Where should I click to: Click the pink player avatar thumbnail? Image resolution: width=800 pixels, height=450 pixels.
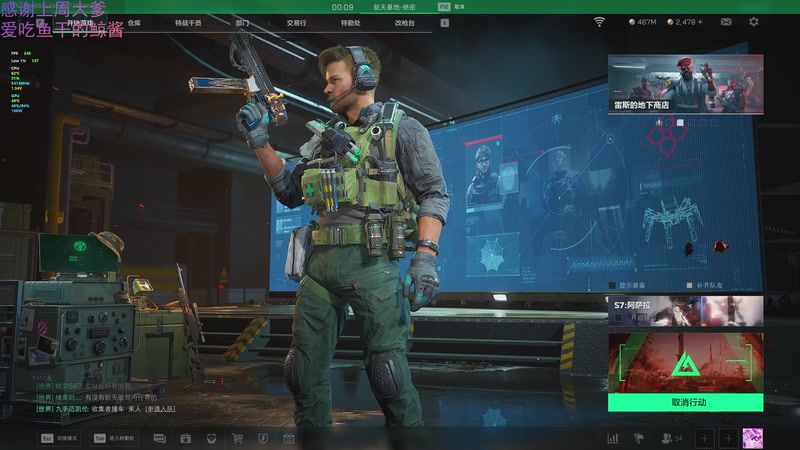tap(753, 438)
